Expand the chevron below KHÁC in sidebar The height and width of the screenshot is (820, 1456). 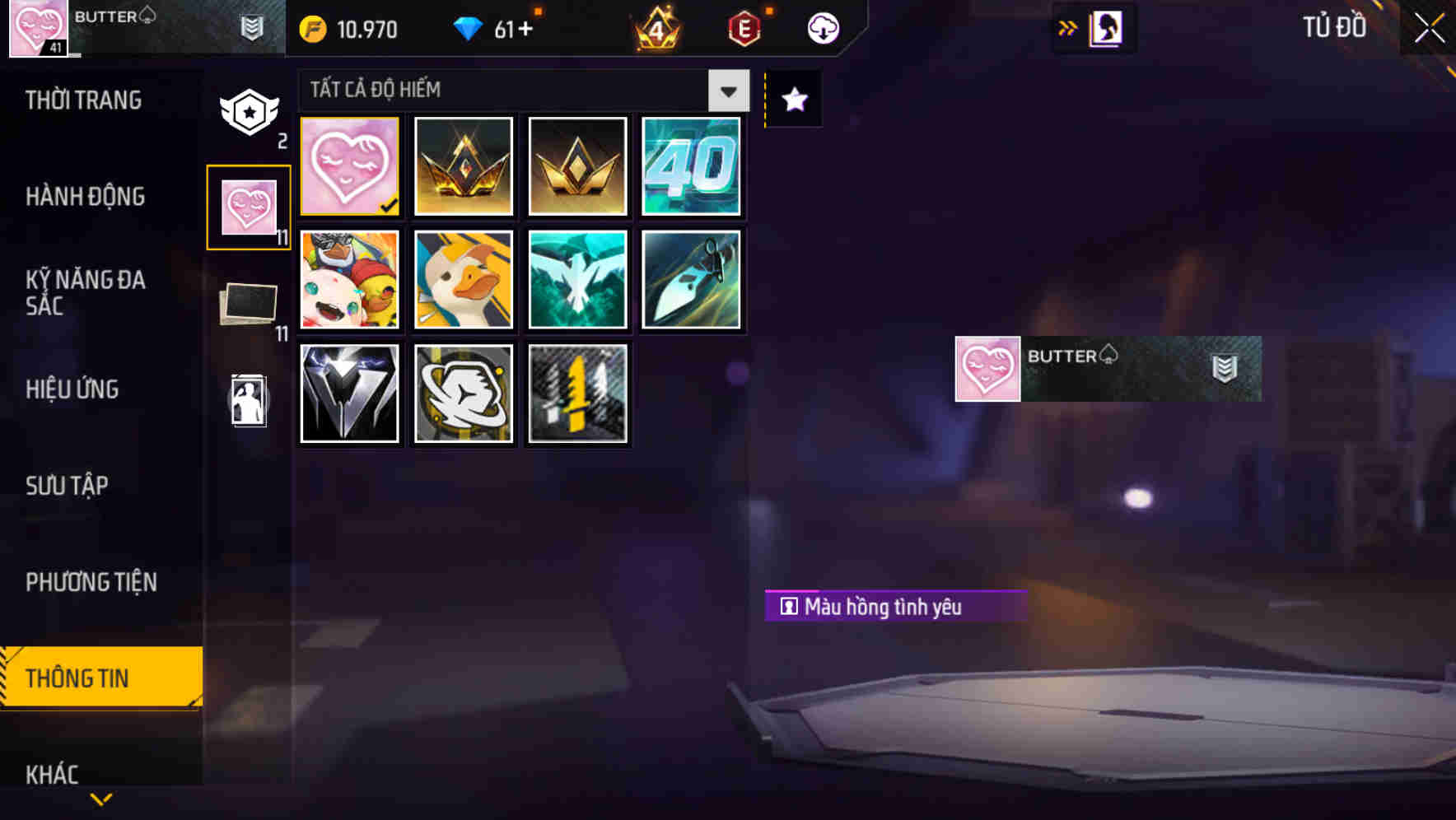click(x=100, y=797)
